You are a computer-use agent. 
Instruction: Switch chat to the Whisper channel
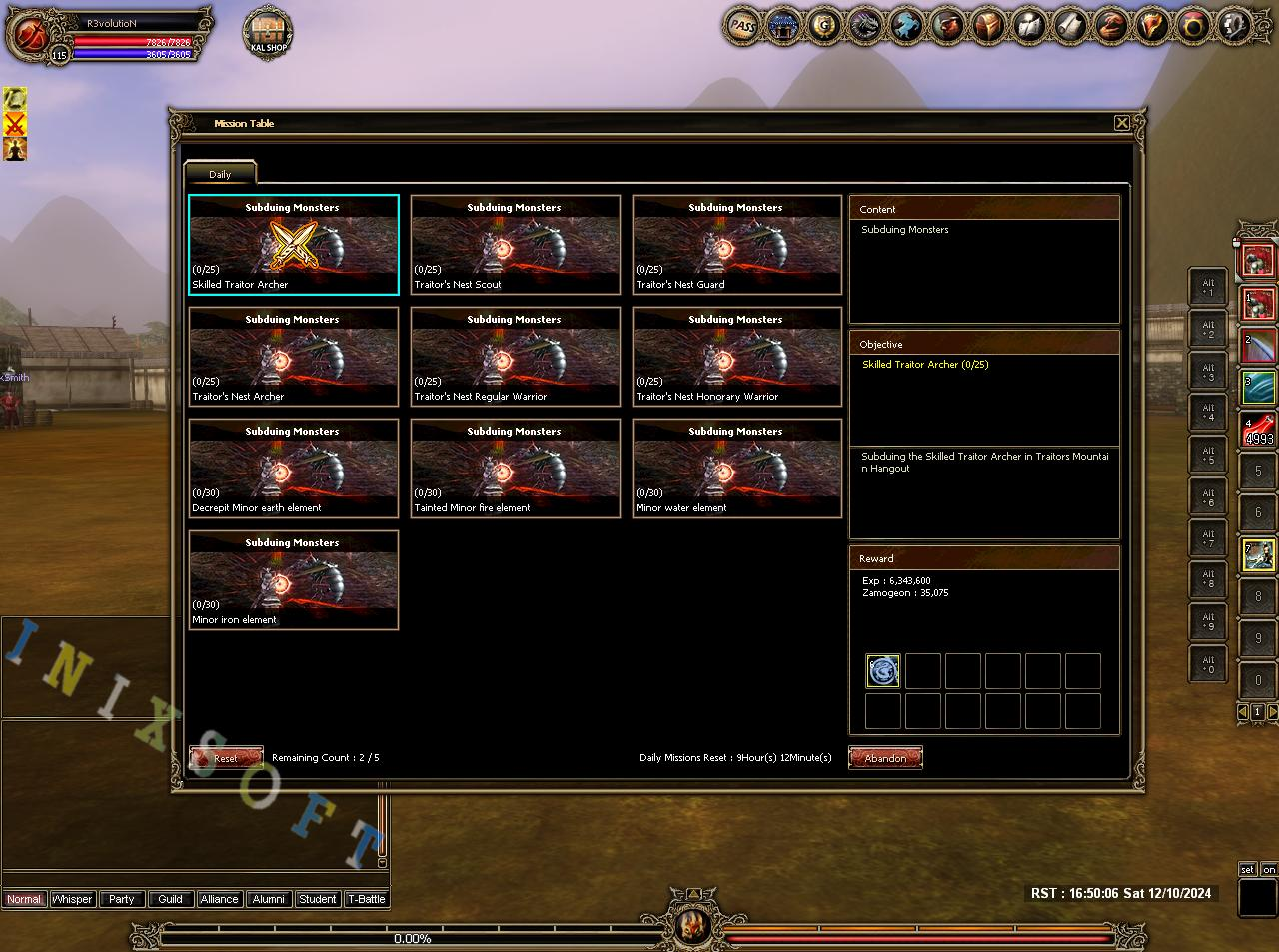point(72,899)
